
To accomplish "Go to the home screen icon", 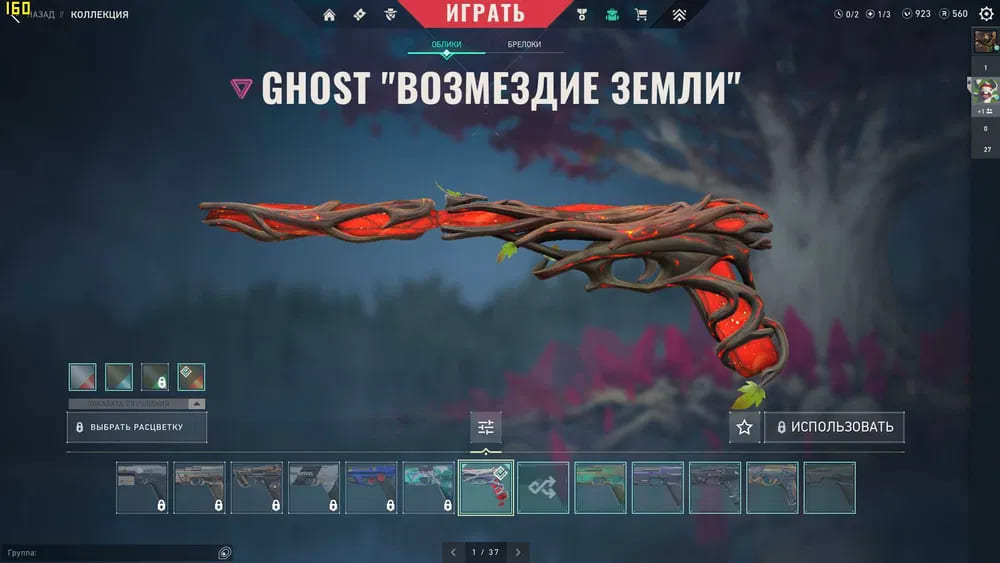I will 329,15.
